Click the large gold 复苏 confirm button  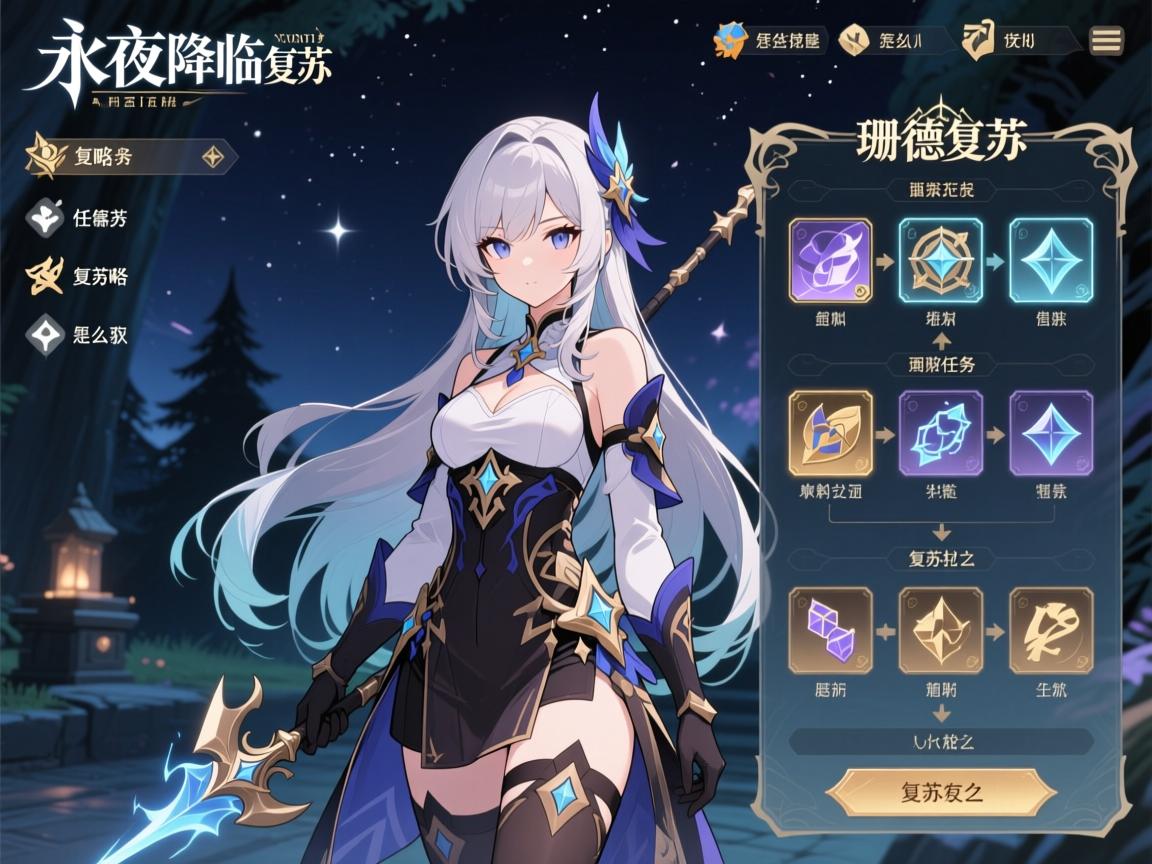[x=941, y=793]
